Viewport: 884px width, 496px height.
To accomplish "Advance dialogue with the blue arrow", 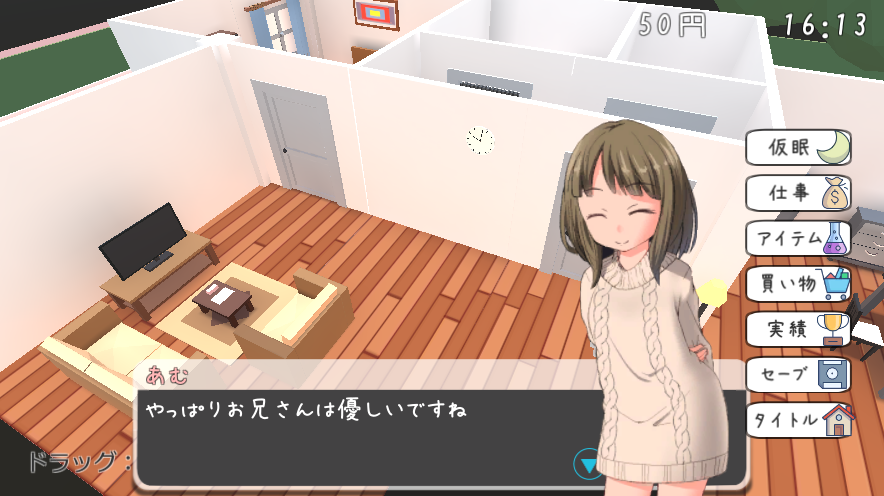I will pyautogui.click(x=588, y=464).
